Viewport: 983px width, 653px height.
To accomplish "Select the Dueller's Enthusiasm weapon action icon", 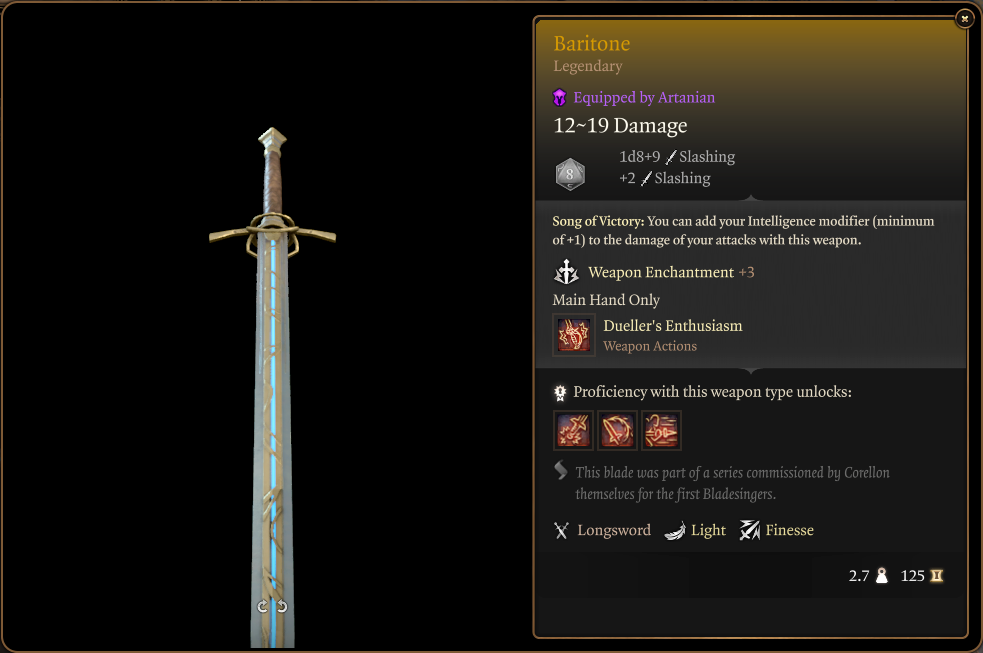I will [x=574, y=335].
